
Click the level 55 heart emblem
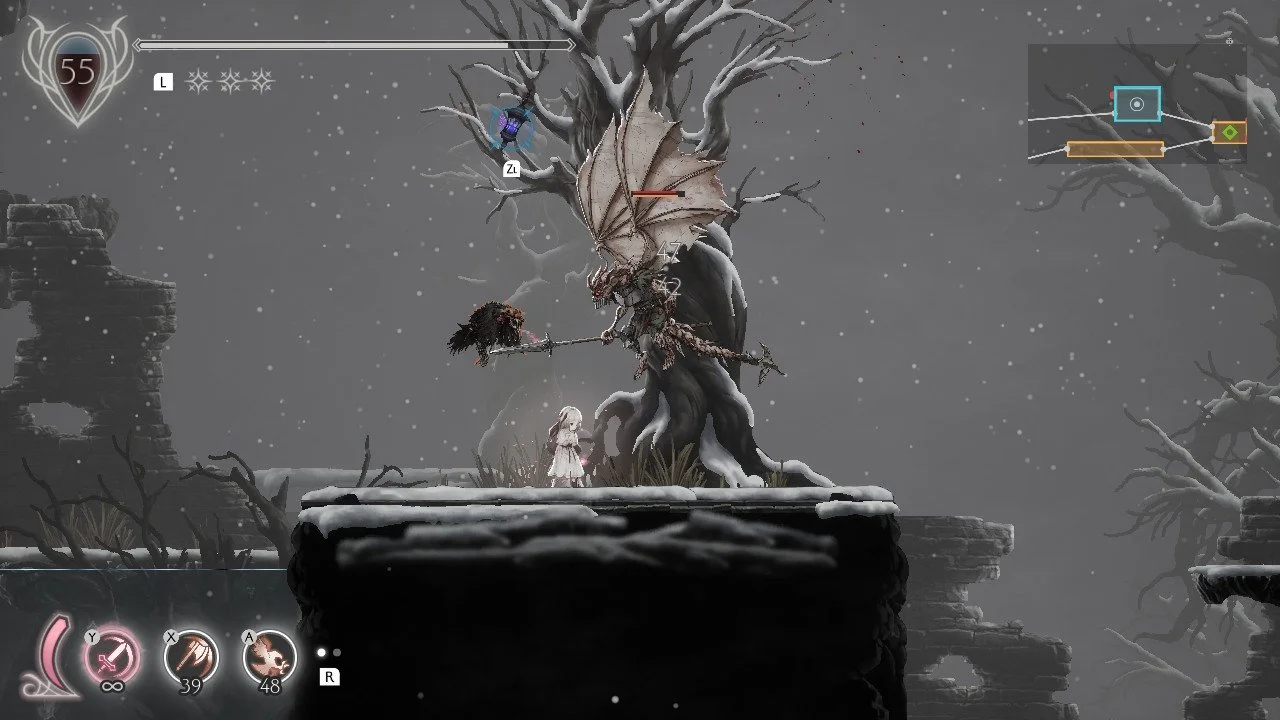click(77, 75)
